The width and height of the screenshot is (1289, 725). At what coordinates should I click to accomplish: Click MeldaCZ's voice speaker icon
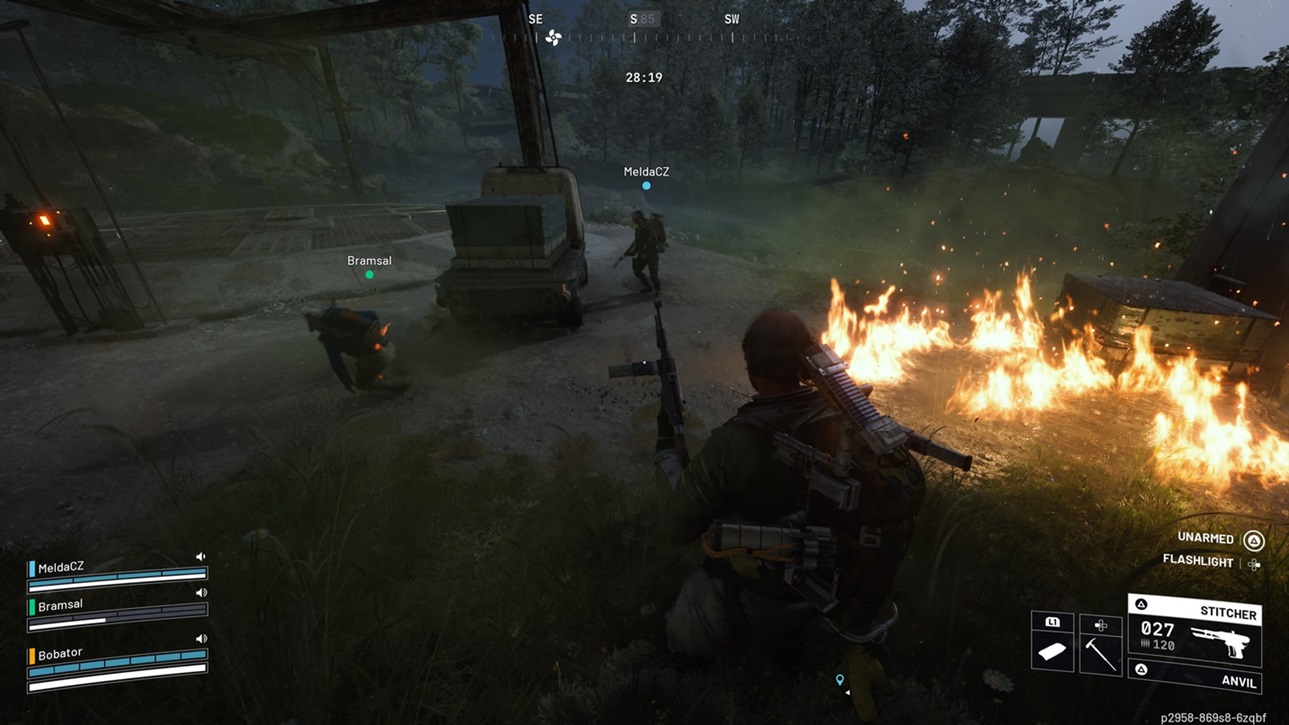(x=201, y=557)
